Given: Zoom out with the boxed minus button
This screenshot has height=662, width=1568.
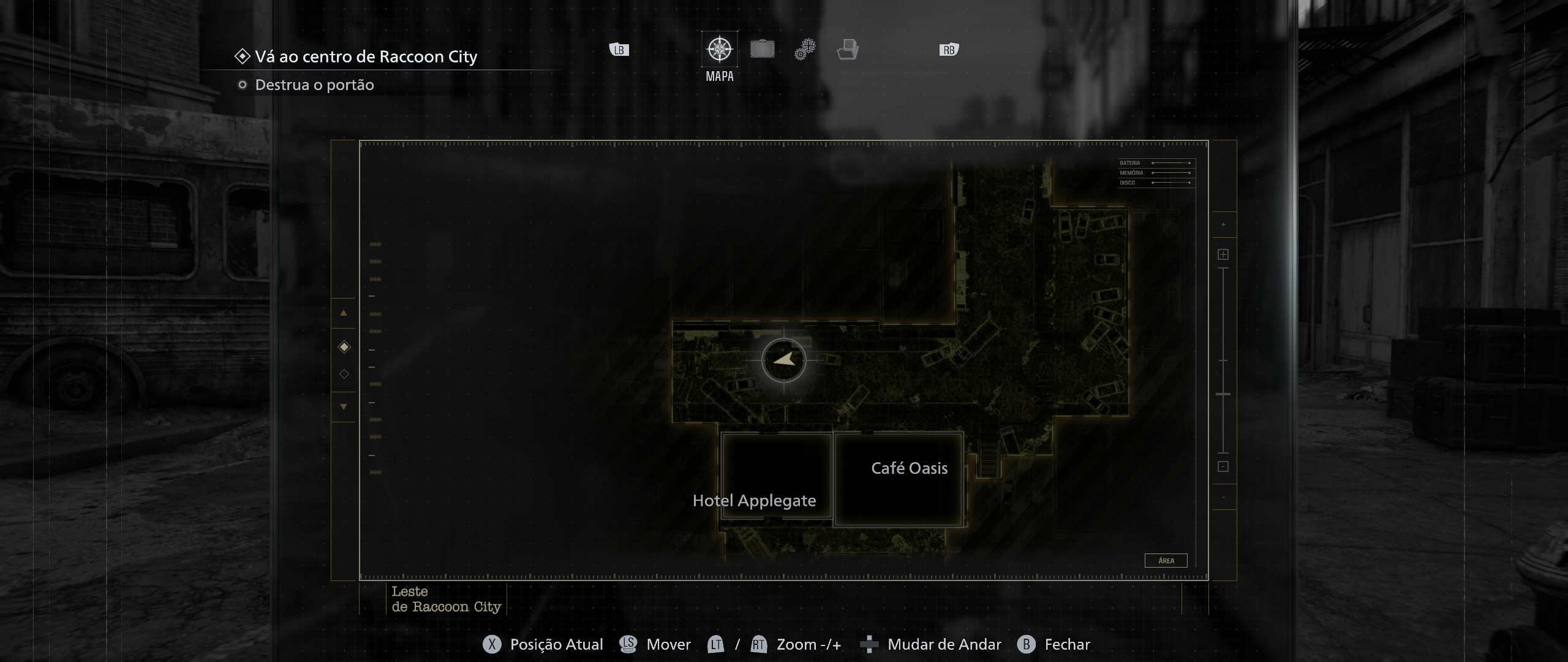Looking at the screenshot, I should [x=1223, y=466].
